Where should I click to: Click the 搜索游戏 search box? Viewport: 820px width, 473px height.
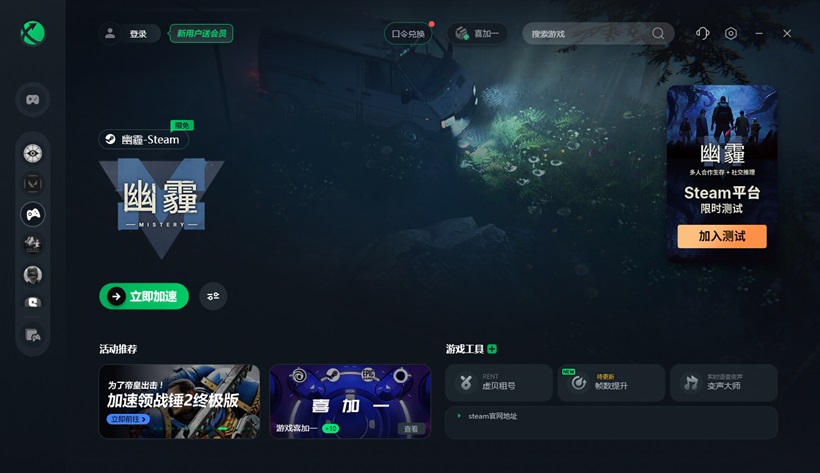coord(590,34)
